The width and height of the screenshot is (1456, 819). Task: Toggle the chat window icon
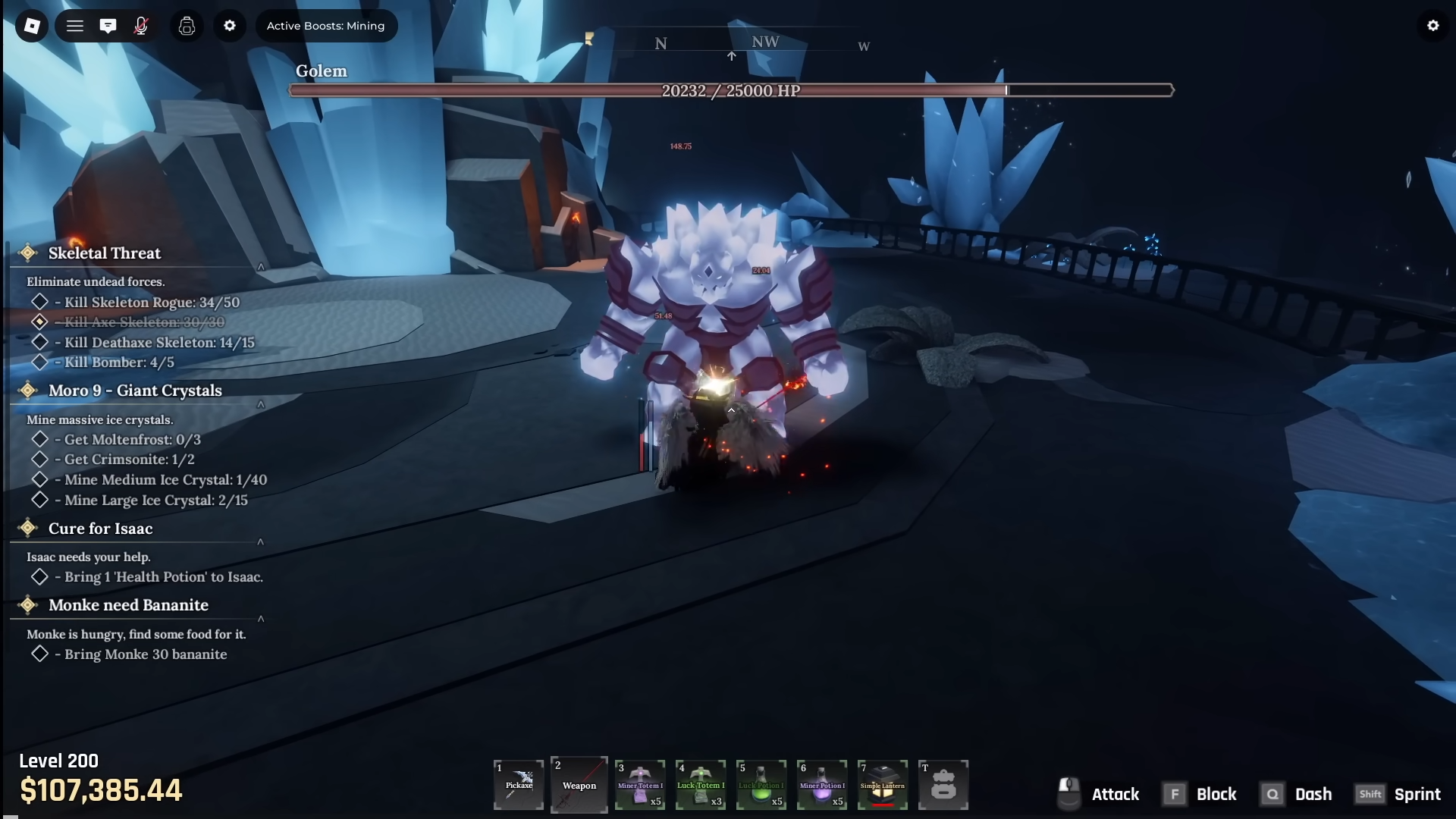tap(108, 26)
